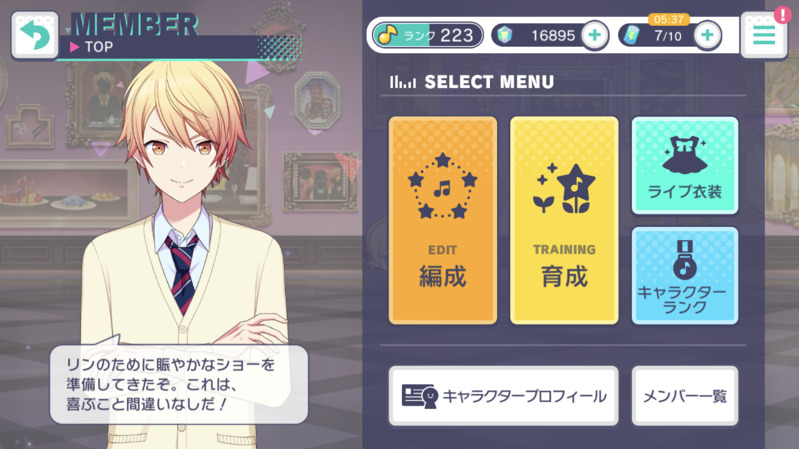Open the 育成 TRAINING menu
Screen dimensions: 799x449
[564, 220]
